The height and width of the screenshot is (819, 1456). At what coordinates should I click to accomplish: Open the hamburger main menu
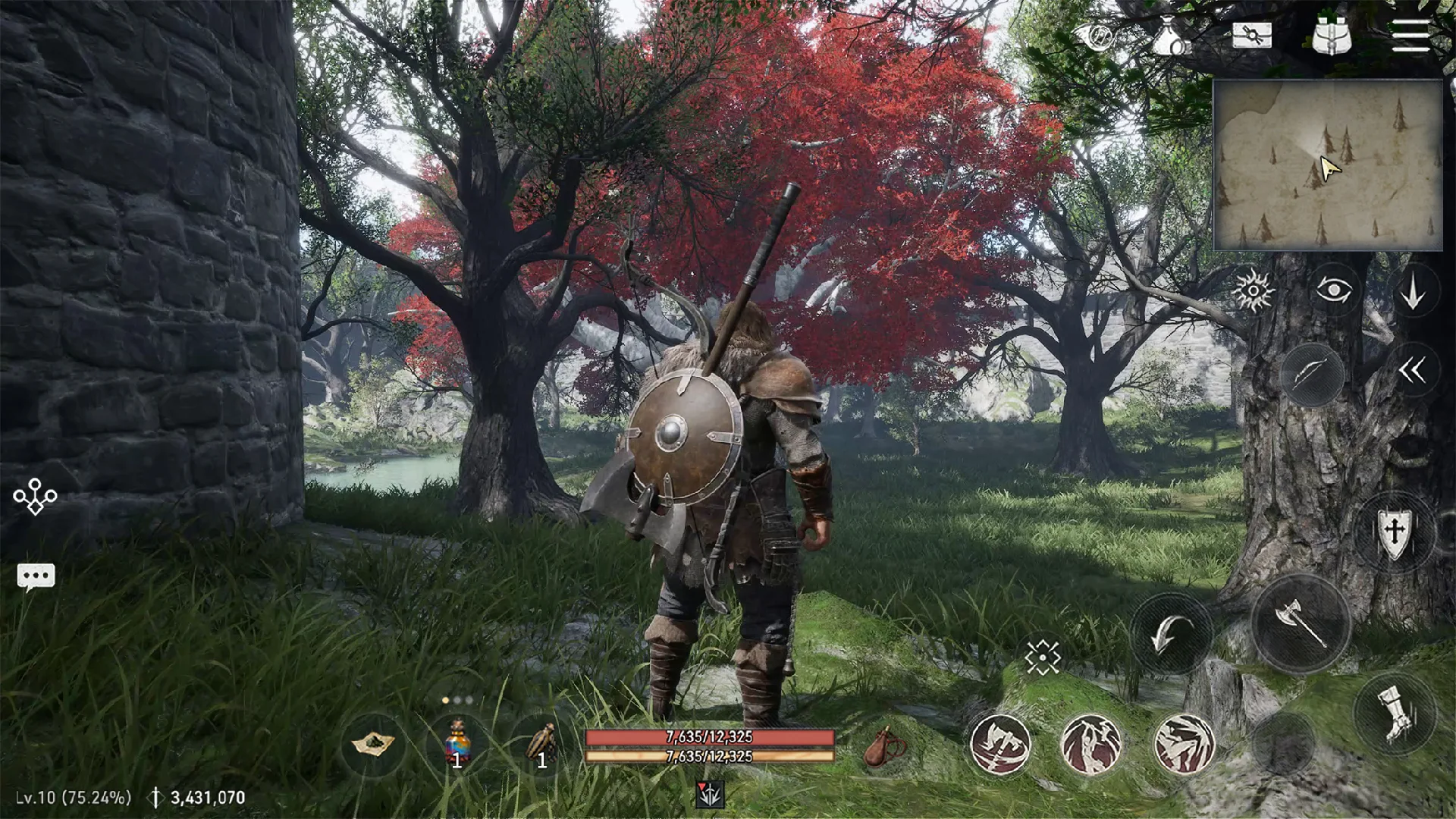coord(1410,36)
